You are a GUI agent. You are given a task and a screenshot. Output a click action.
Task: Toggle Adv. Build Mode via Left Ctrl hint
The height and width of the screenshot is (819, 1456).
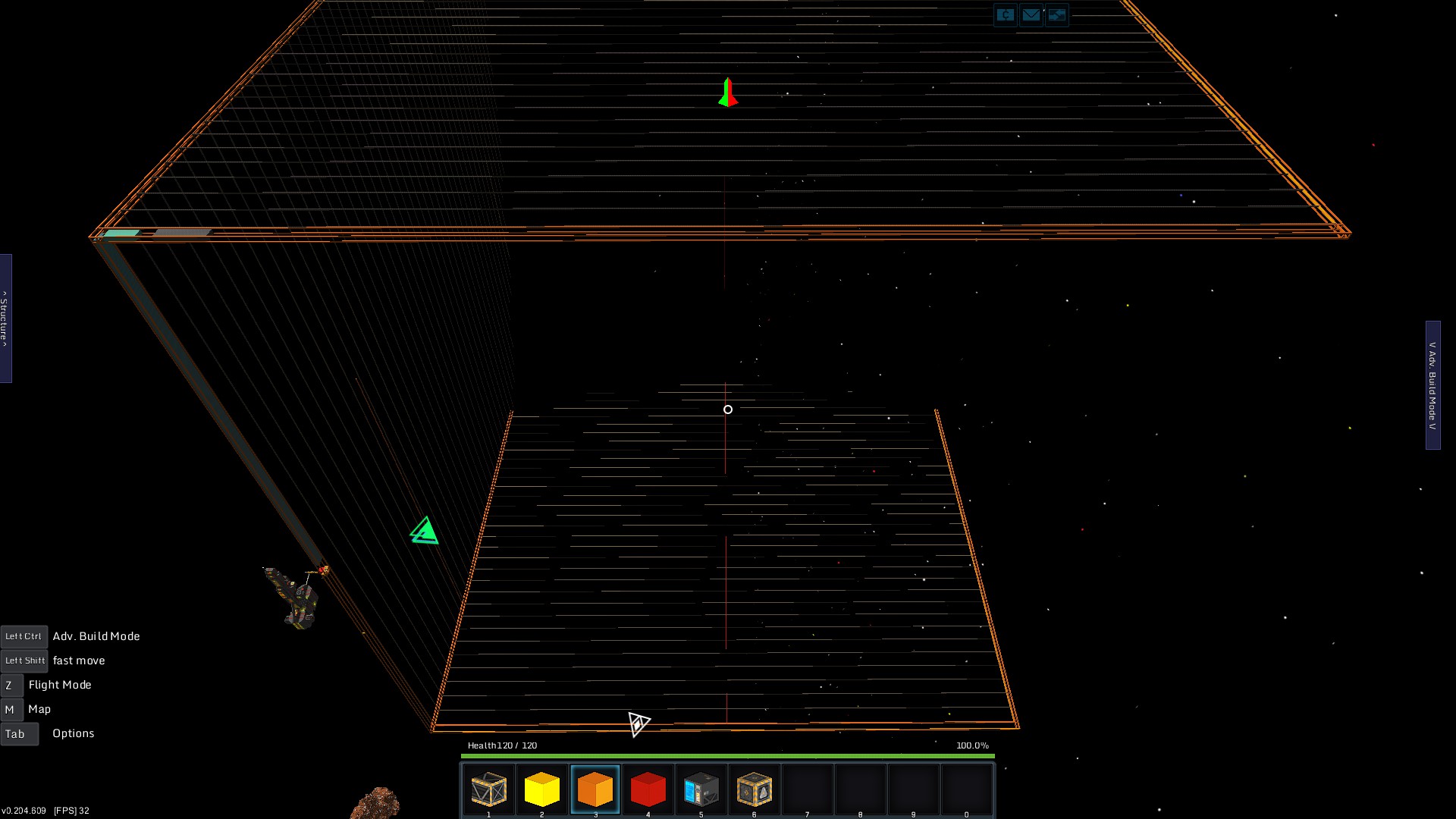[24, 636]
